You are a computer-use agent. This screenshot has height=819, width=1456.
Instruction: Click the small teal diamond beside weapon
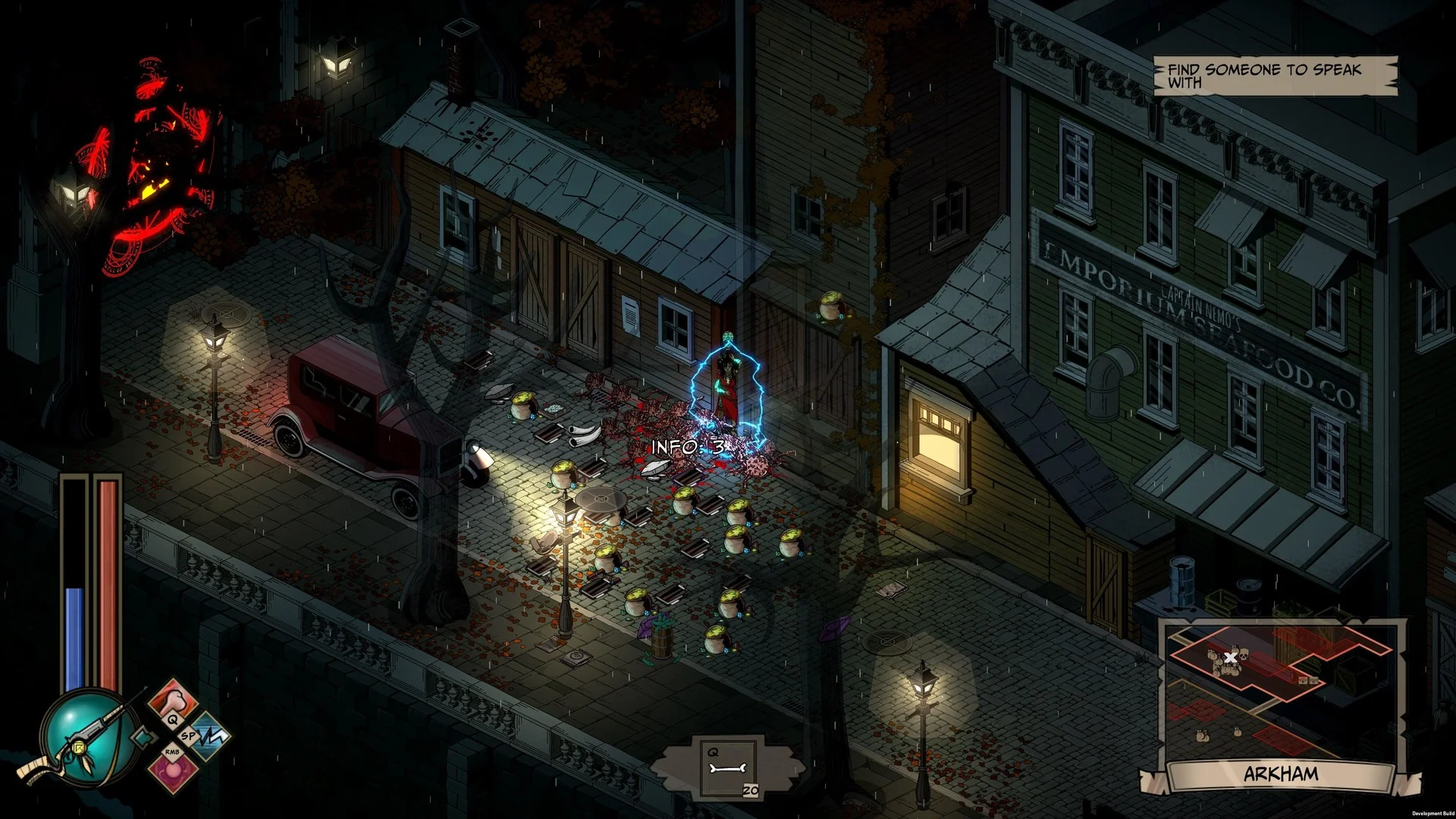[142, 736]
